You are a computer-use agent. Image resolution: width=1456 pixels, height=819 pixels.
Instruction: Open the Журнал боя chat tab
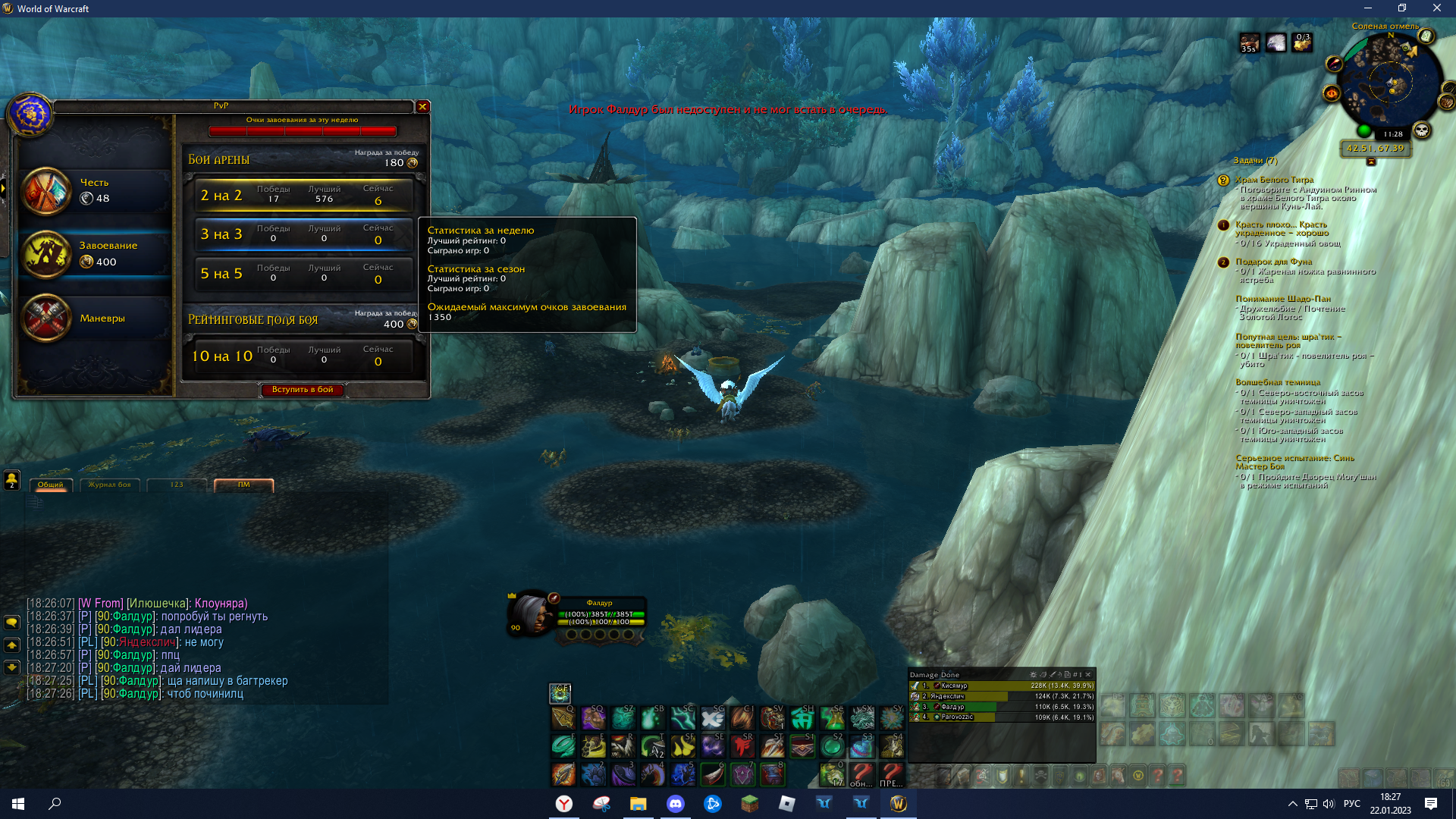click(x=109, y=485)
